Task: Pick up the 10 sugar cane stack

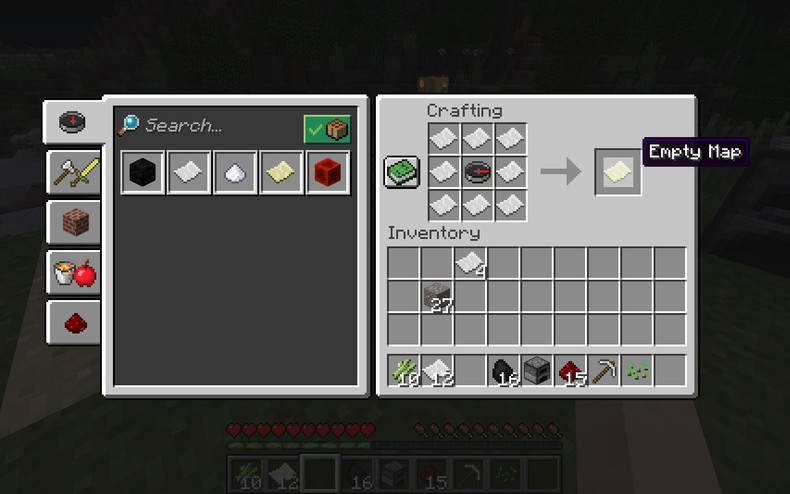Action: pos(404,371)
